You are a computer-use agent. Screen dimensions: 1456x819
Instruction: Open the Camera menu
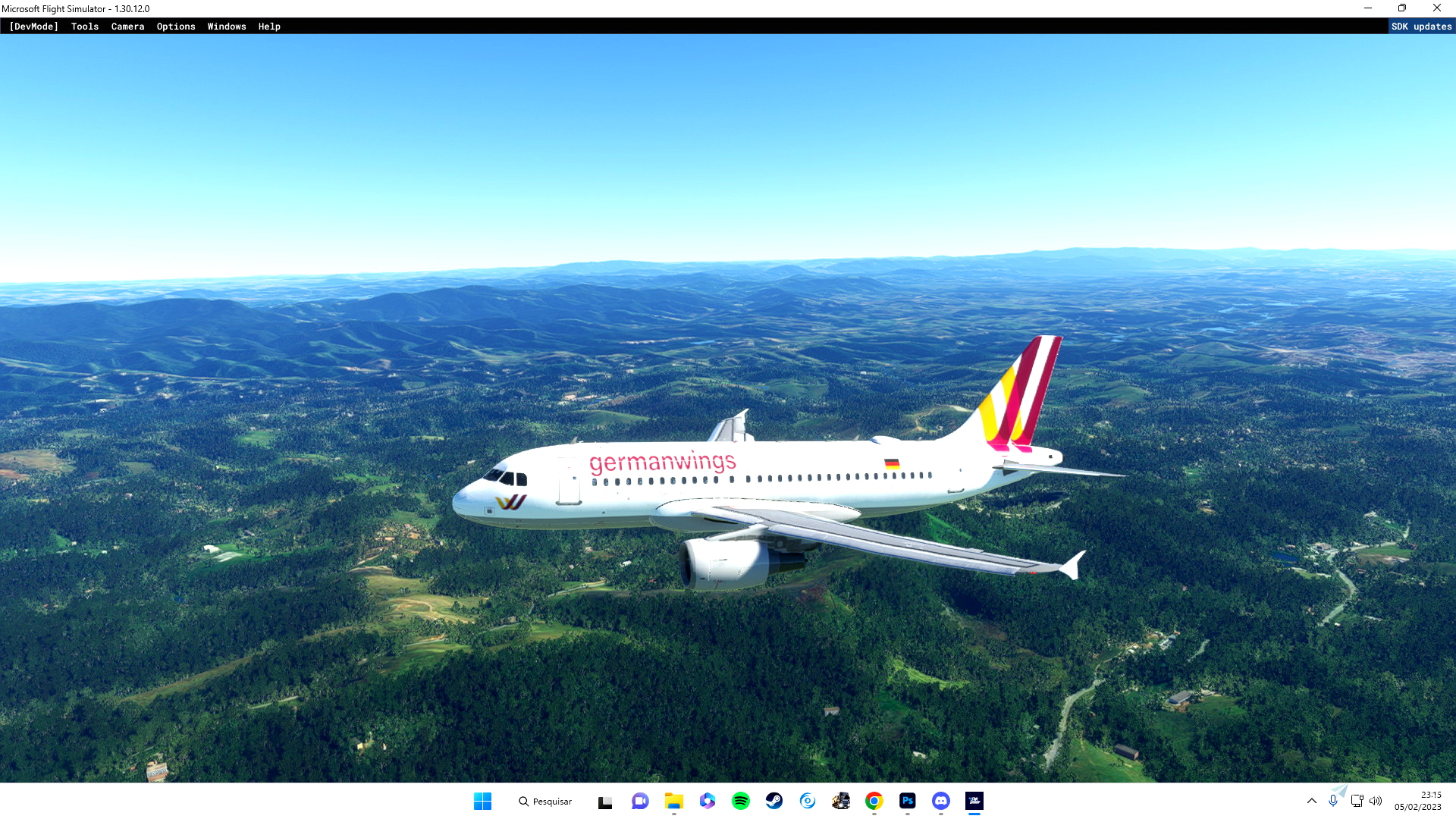coord(127,27)
